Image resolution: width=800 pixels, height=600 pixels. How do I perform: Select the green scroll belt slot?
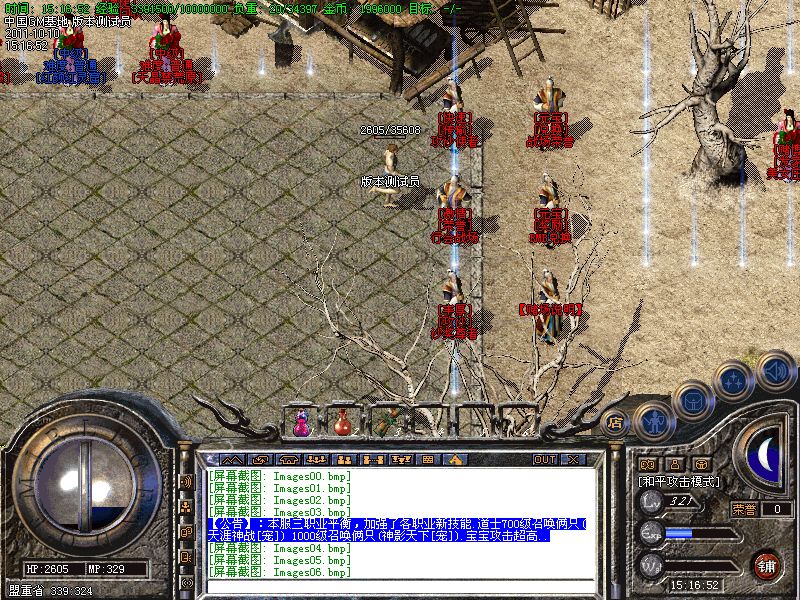tap(388, 422)
